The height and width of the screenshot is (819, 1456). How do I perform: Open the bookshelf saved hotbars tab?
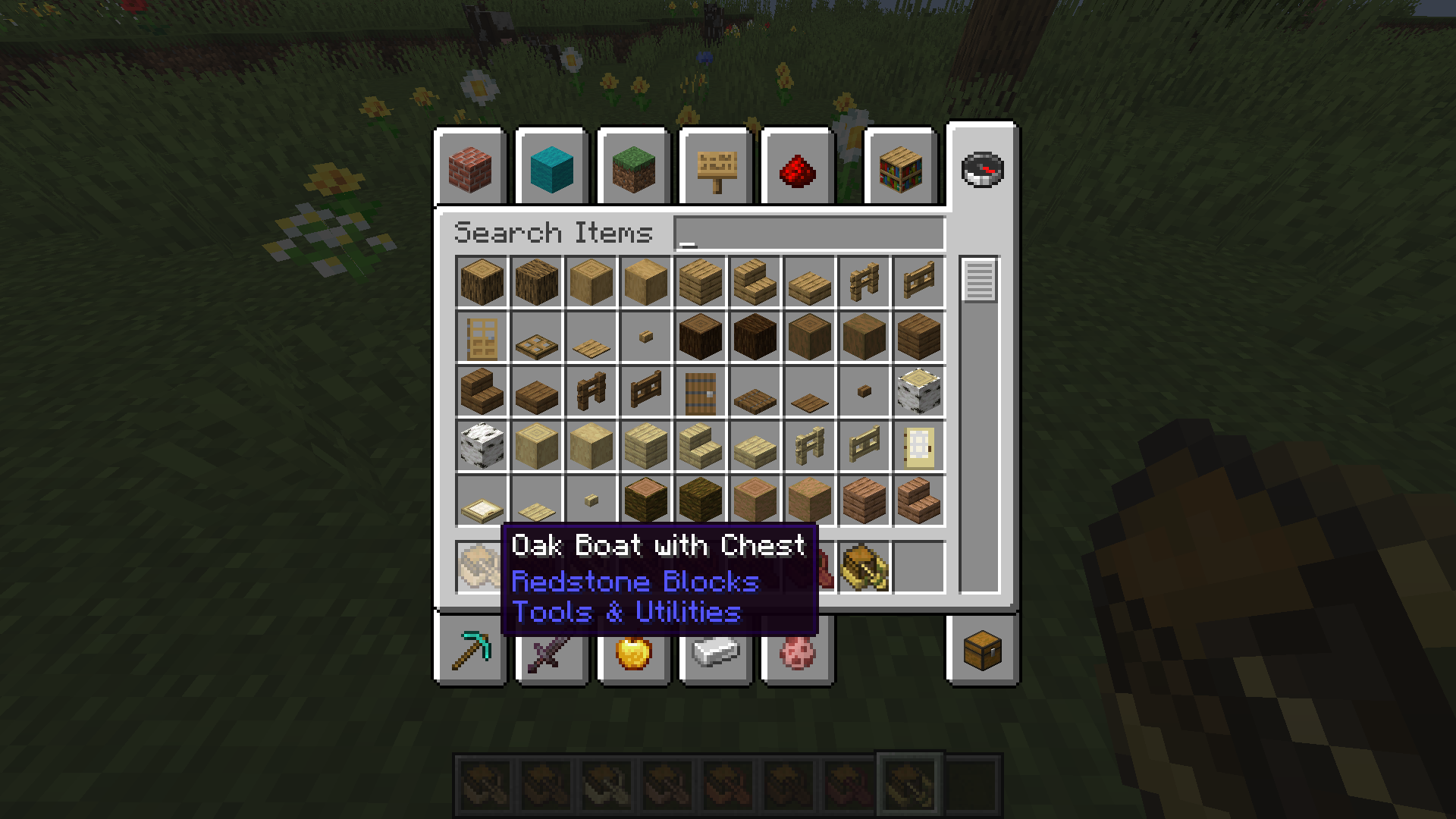click(900, 168)
